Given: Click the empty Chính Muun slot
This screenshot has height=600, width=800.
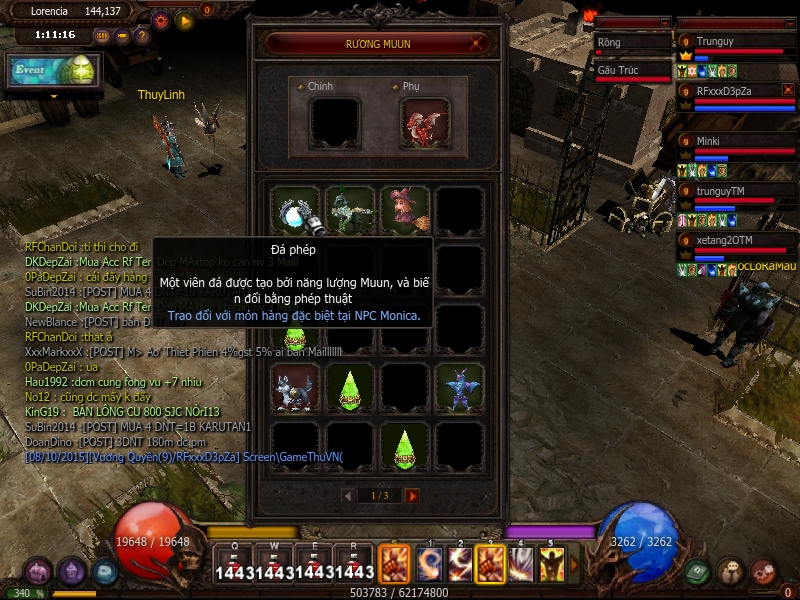Looking at the screenshot, I should click(x=334, y=122).
